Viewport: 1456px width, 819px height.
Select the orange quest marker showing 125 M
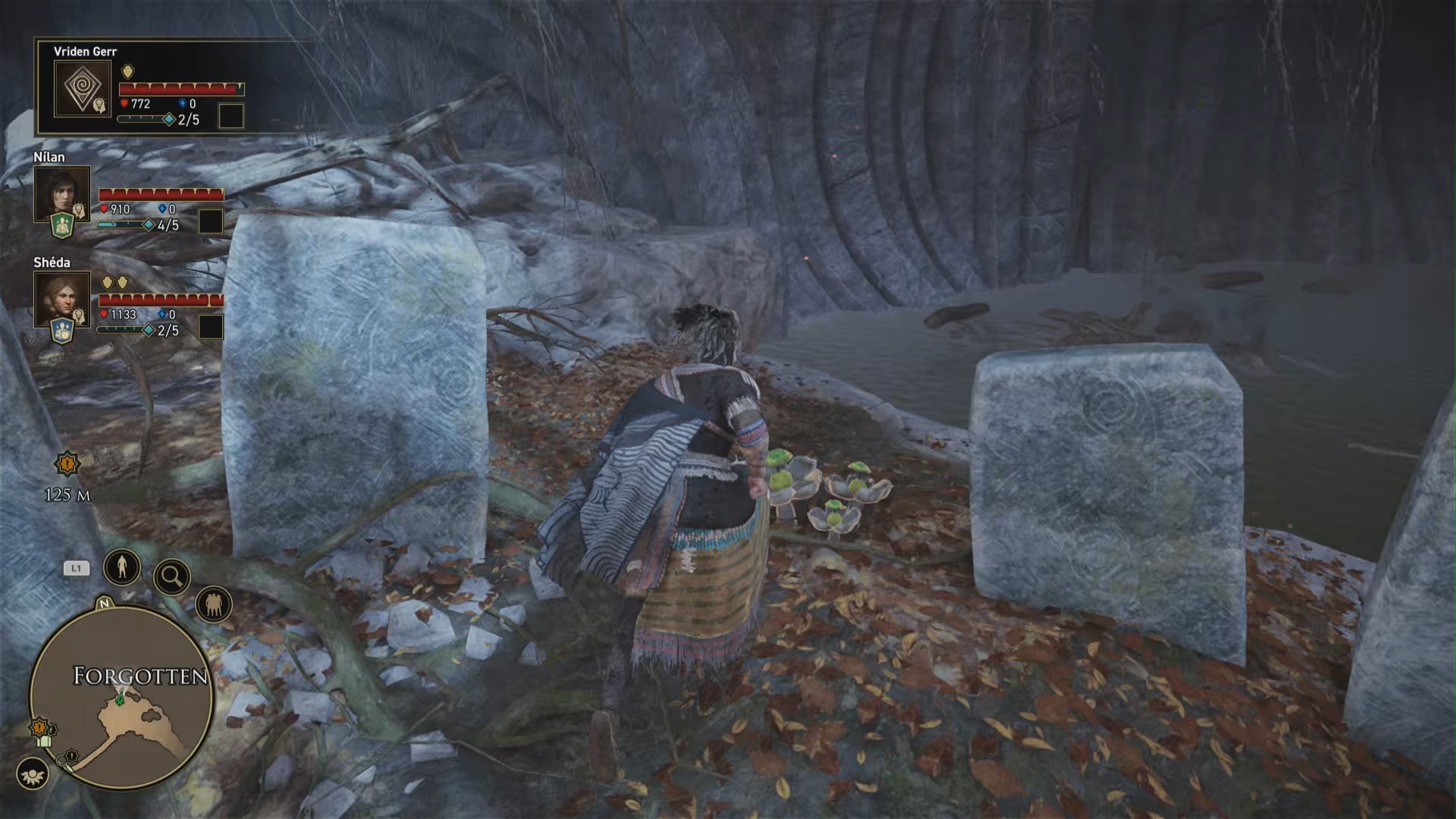tap(67, 463)
